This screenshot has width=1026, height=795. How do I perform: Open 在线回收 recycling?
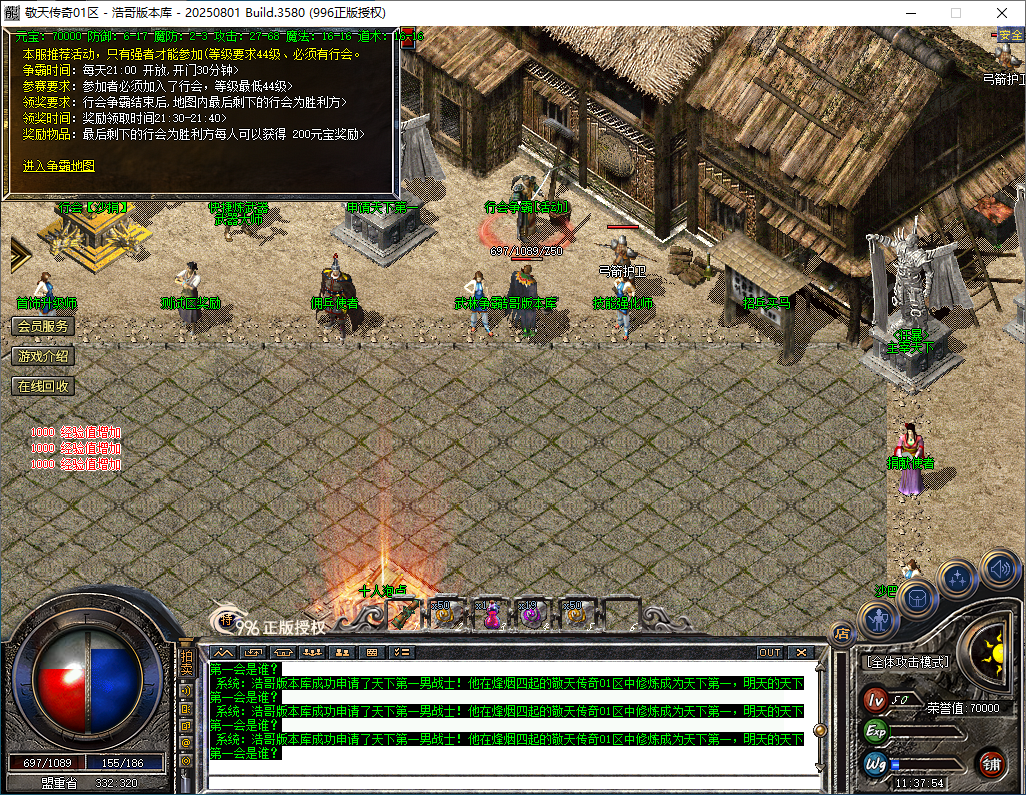43,386
